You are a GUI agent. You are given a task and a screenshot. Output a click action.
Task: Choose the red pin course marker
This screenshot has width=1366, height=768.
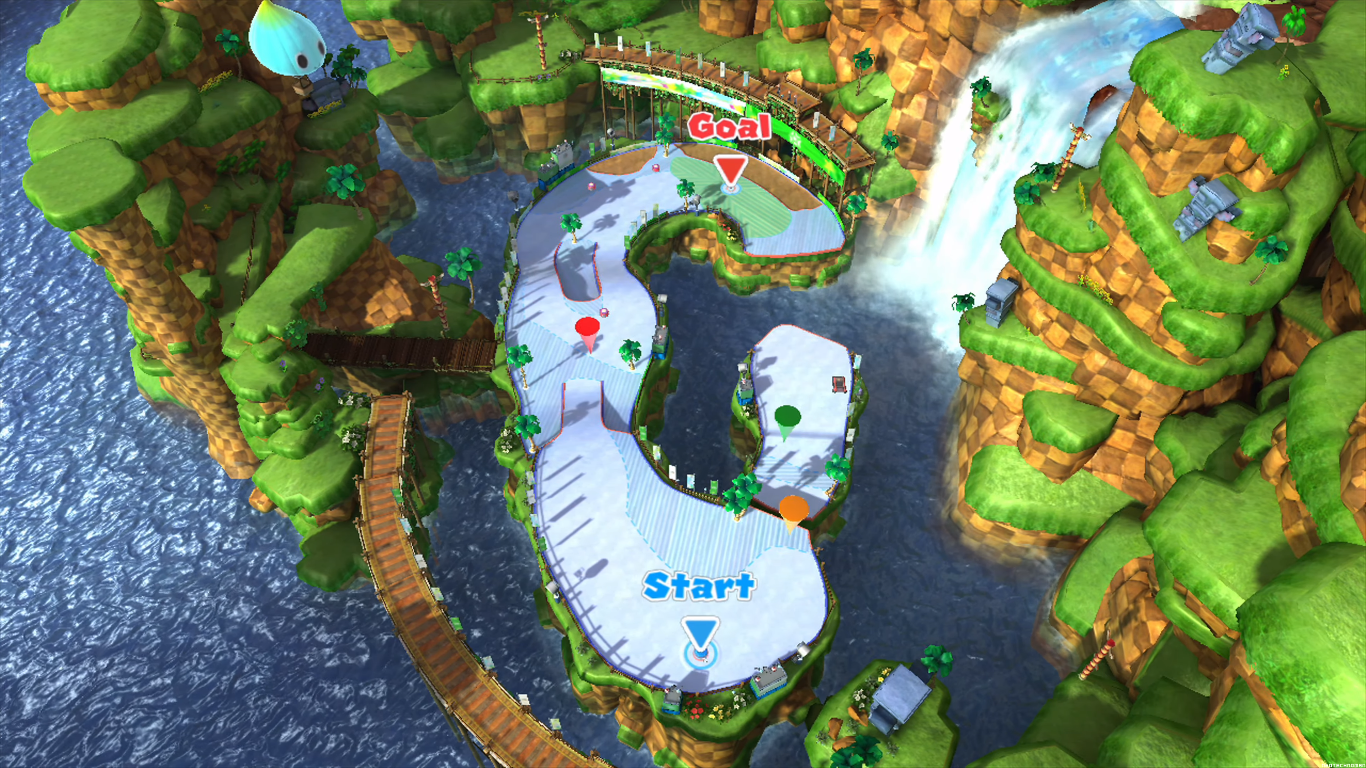[x=588, y=331]
